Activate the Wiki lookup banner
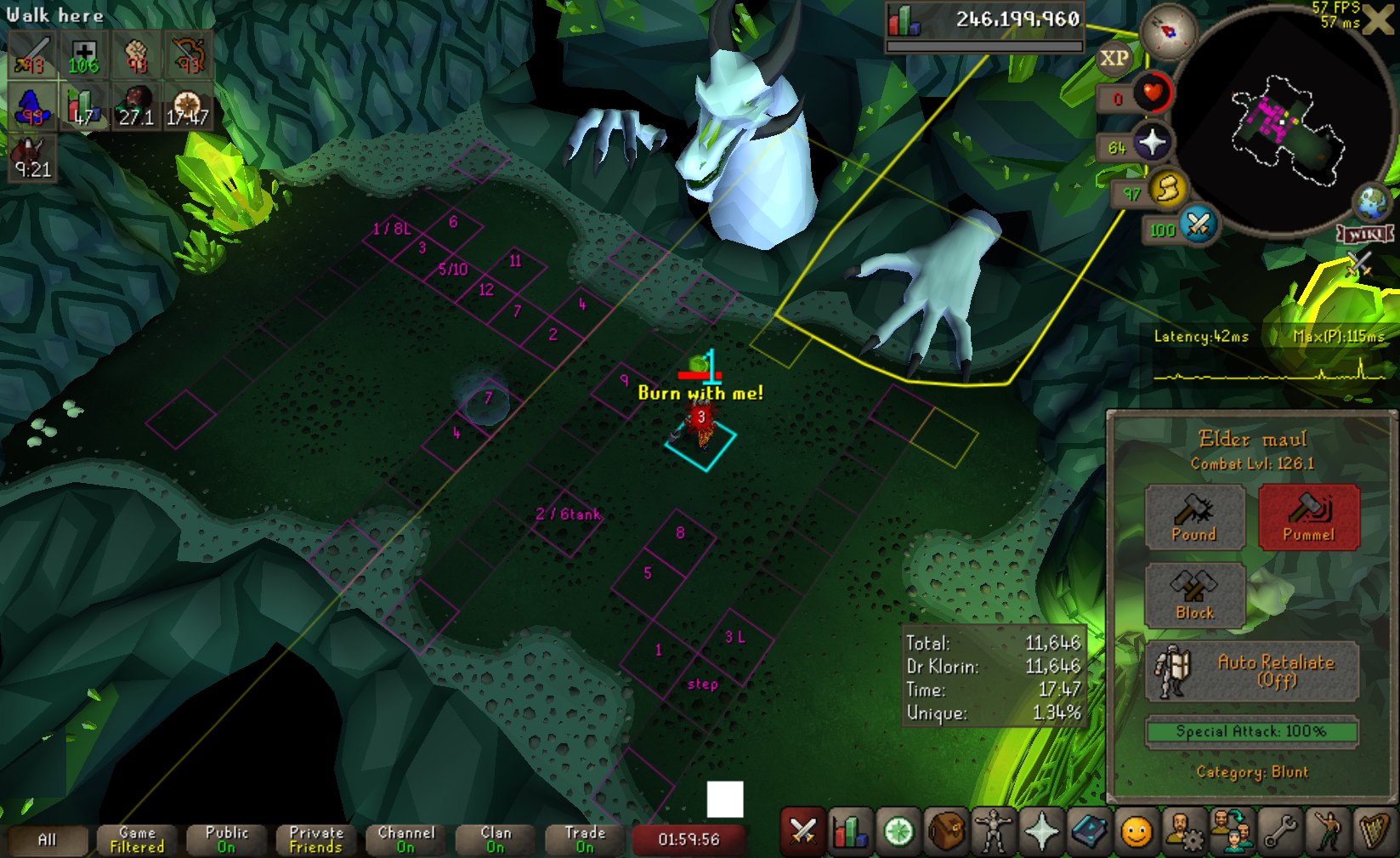This screenshot has width=1400, height=858. [1365, 234]
